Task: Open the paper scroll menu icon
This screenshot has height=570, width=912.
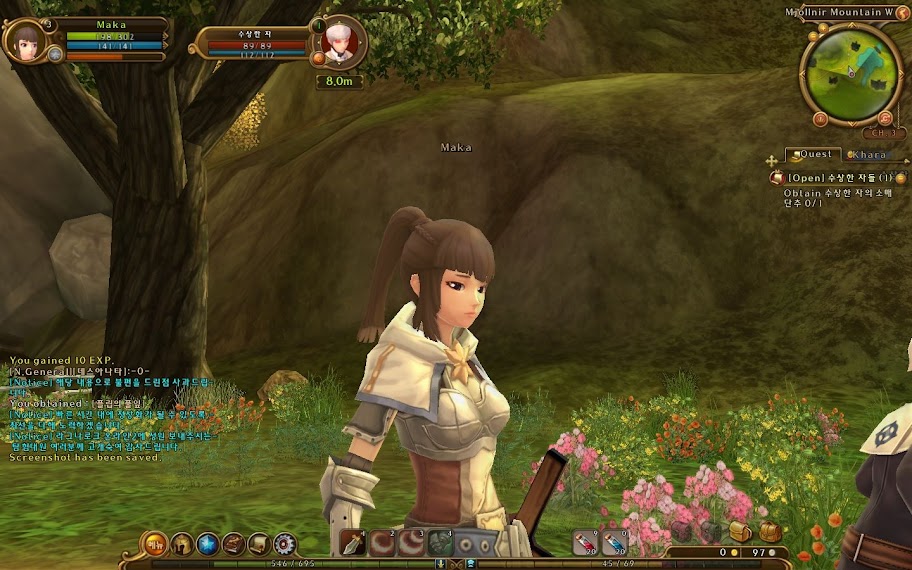Action: (259, 544)
